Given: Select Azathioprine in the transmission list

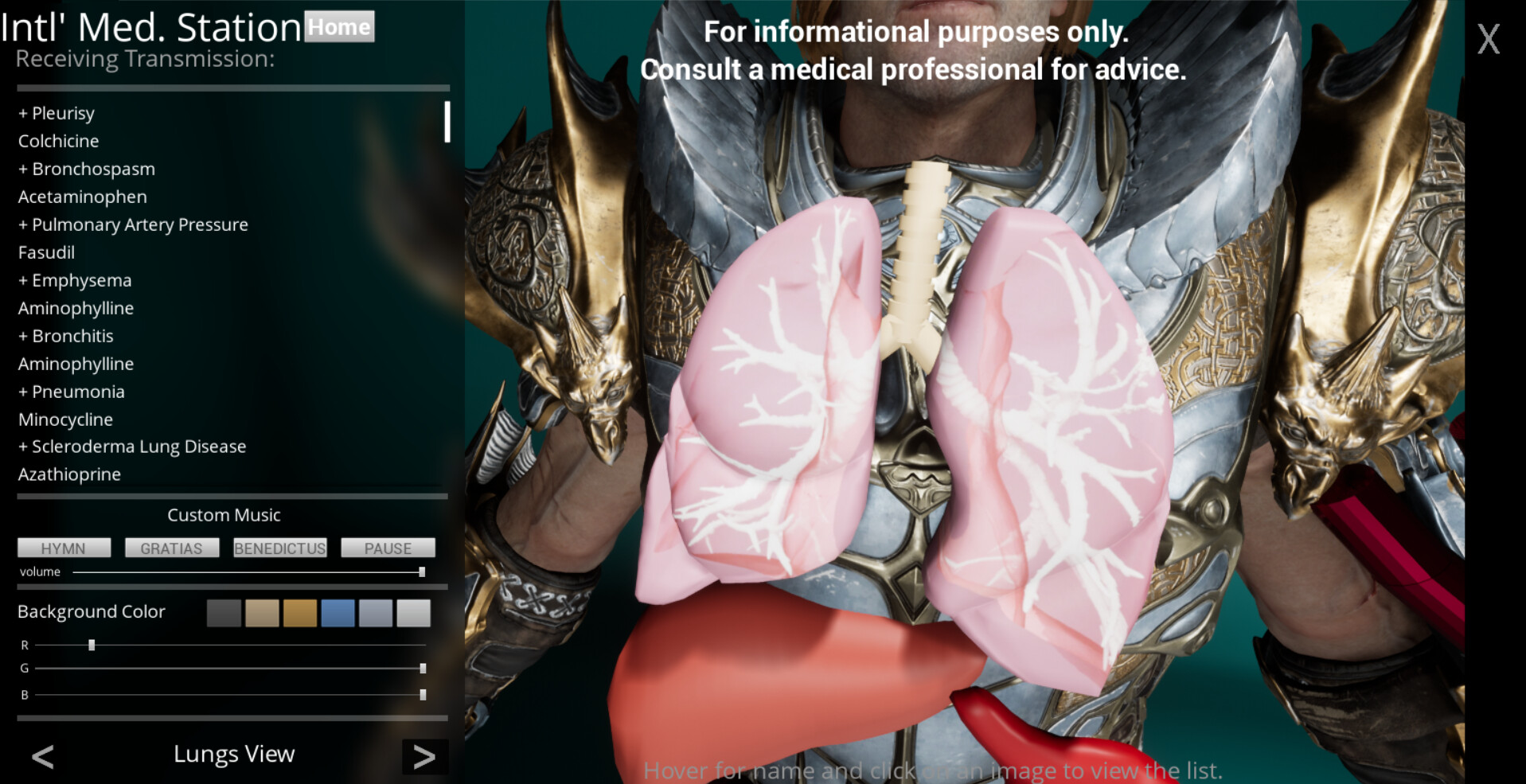Looking at the screenshot, I should (x=68, y=474).
